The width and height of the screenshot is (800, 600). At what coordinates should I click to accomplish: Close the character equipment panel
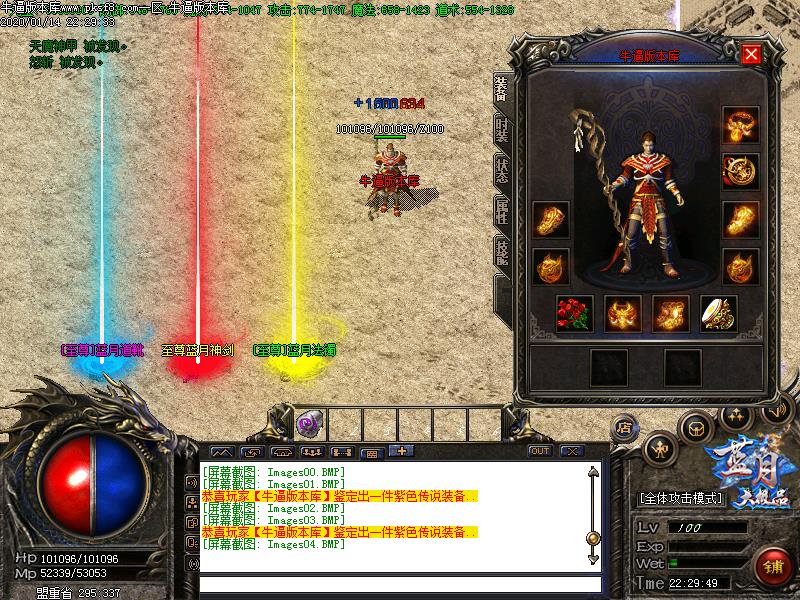coord(751,55)
